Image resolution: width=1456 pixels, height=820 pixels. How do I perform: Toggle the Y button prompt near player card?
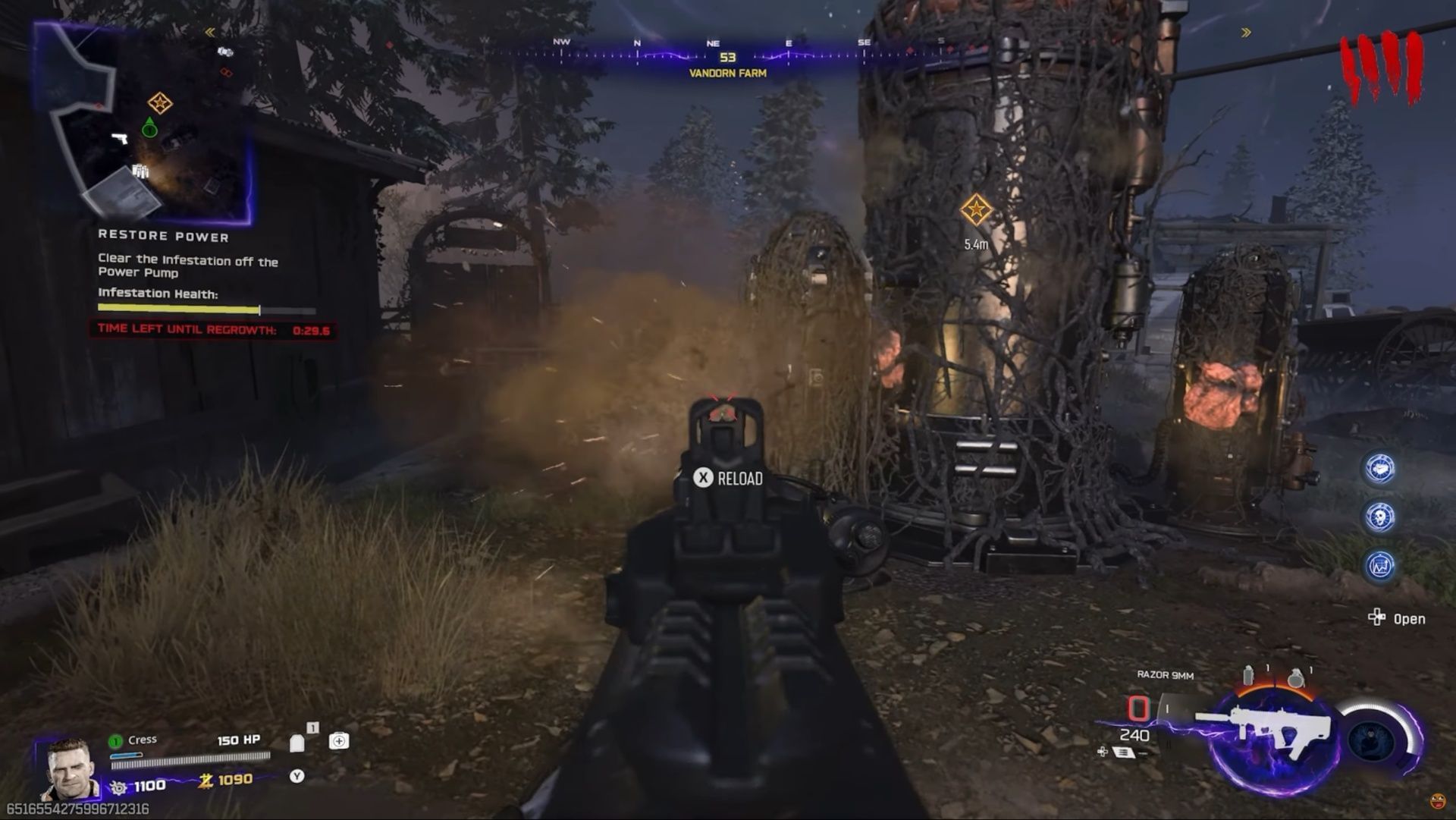(x=296, y=777)
